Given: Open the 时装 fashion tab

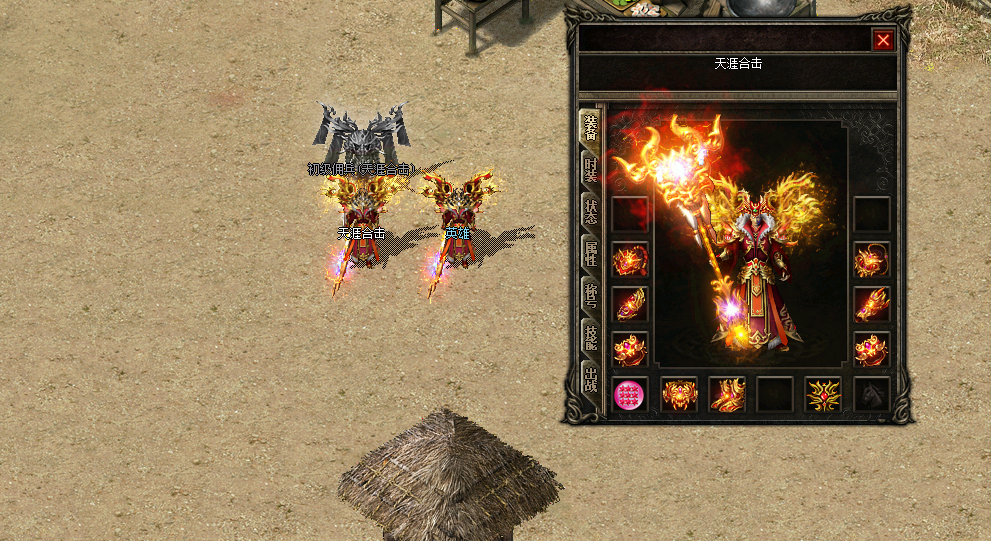Looking at the screenshot, I should (591, 170).
